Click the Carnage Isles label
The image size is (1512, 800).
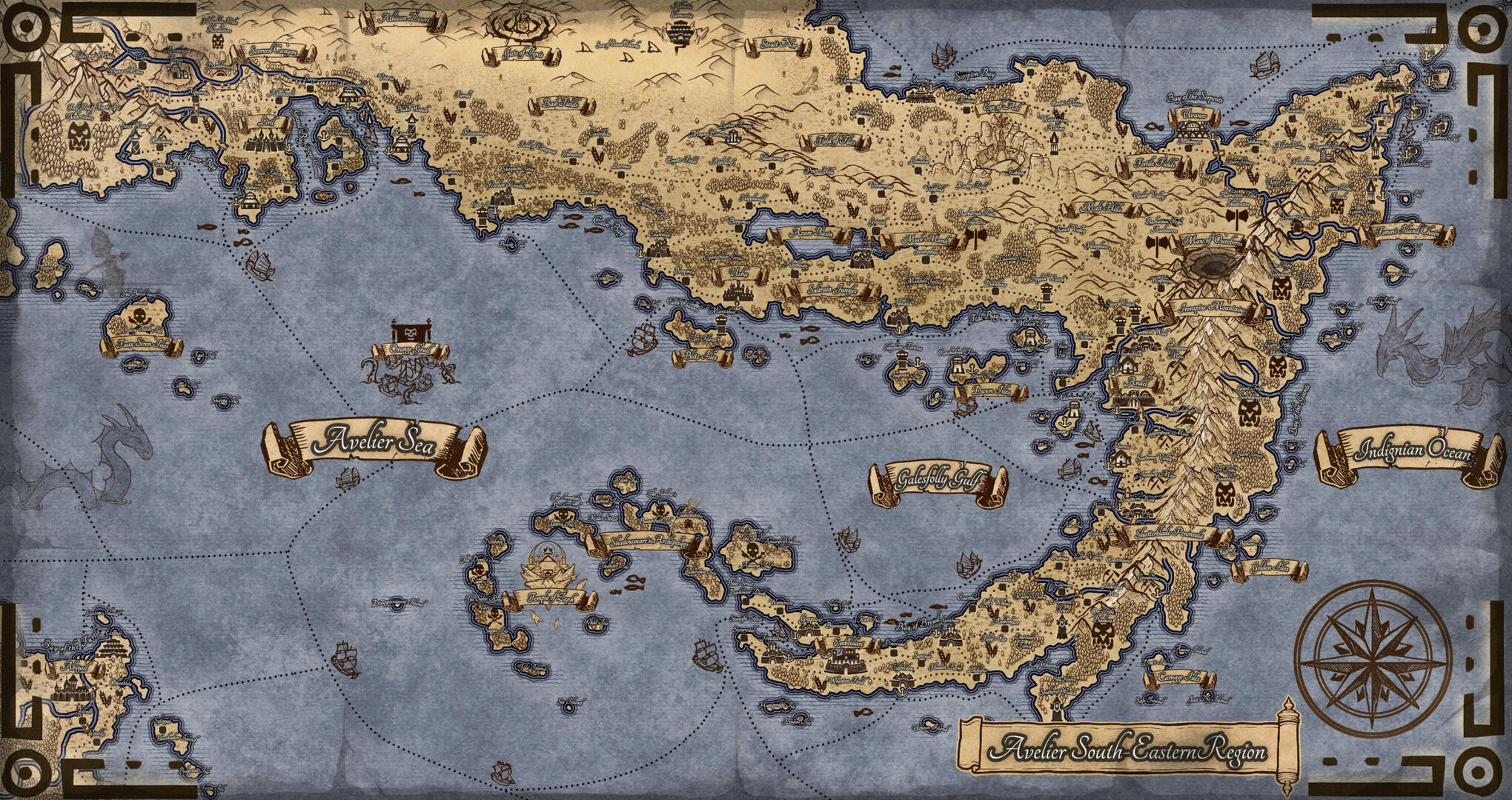click(x=1180, y=677)
